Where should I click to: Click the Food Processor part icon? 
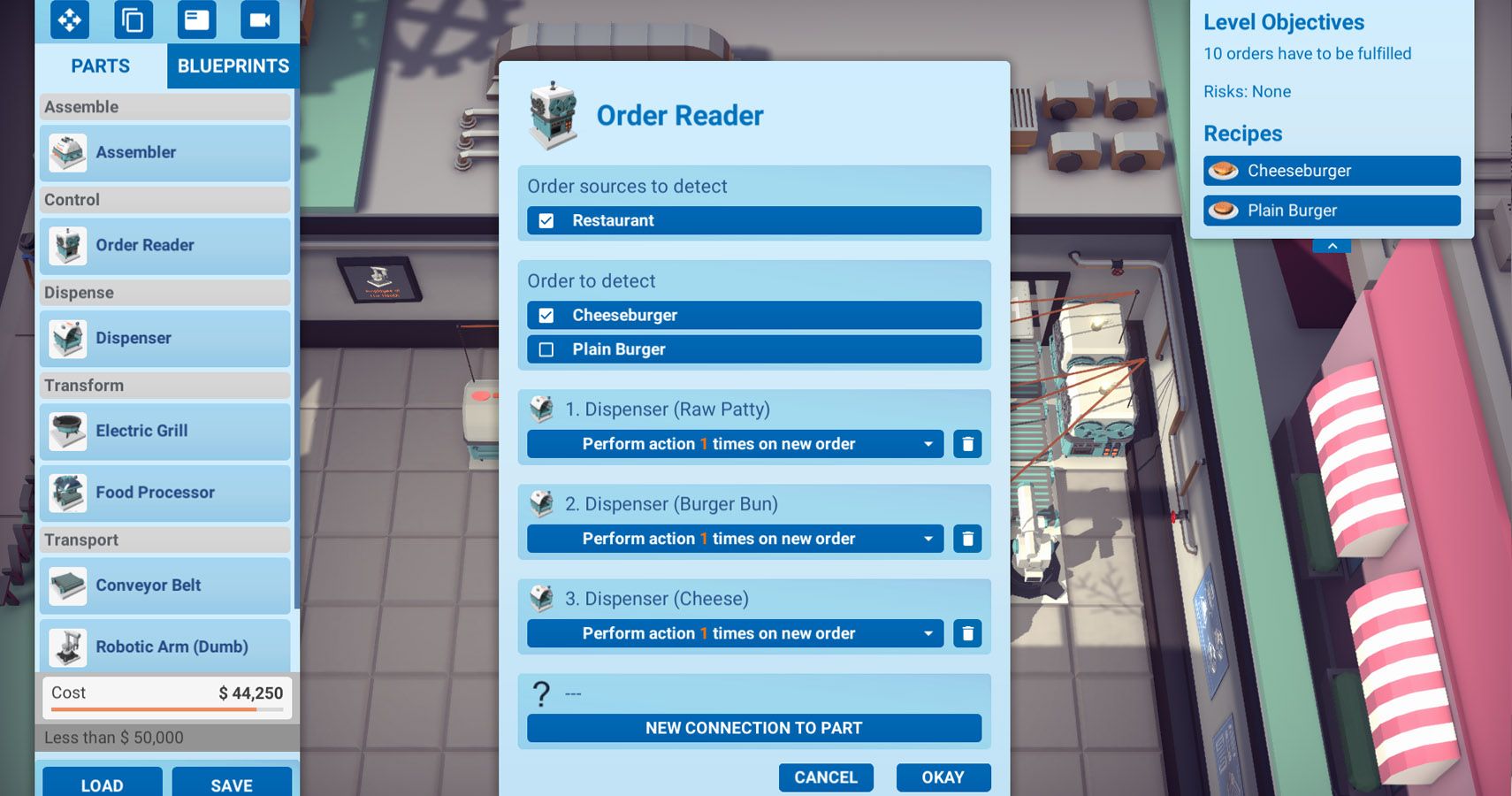click(67, 493)
